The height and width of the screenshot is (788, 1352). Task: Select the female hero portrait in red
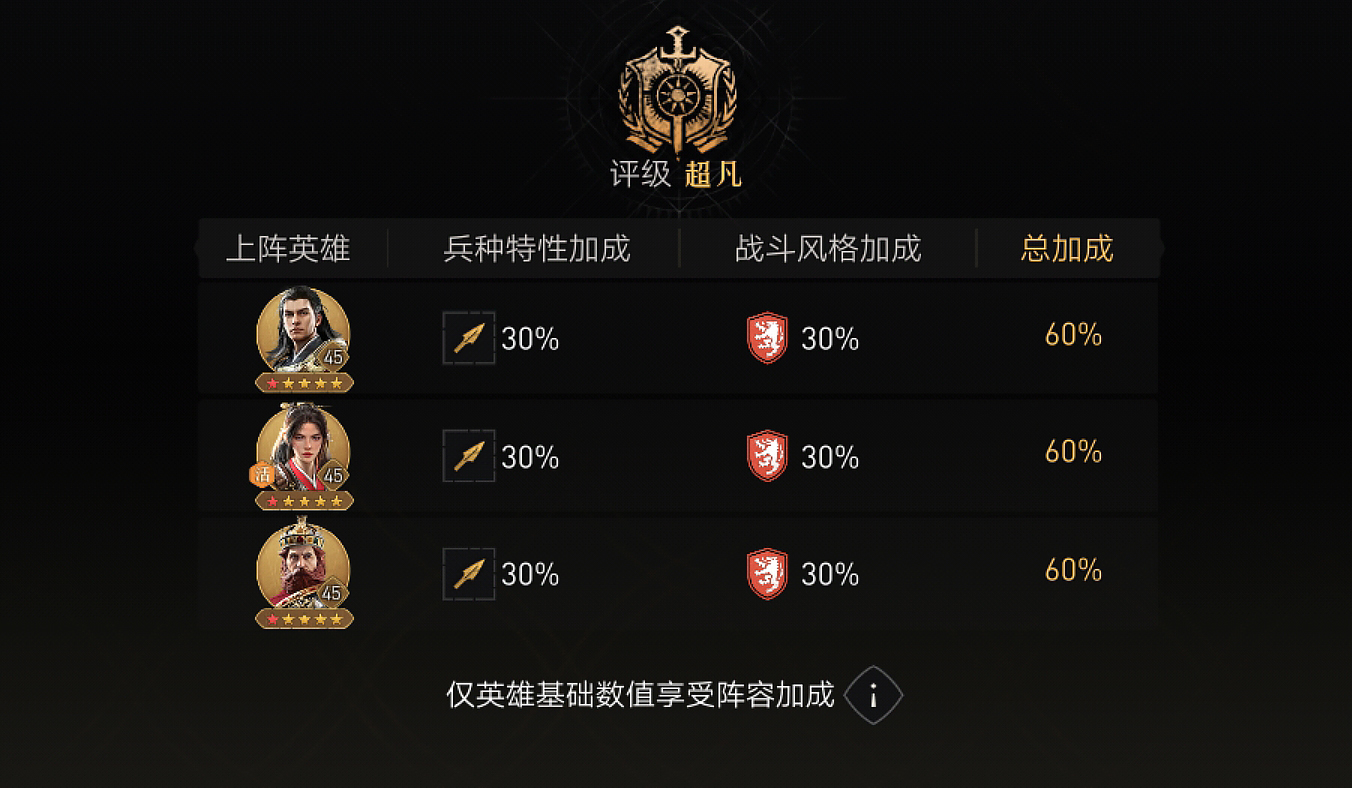click(x=303, y=451)
